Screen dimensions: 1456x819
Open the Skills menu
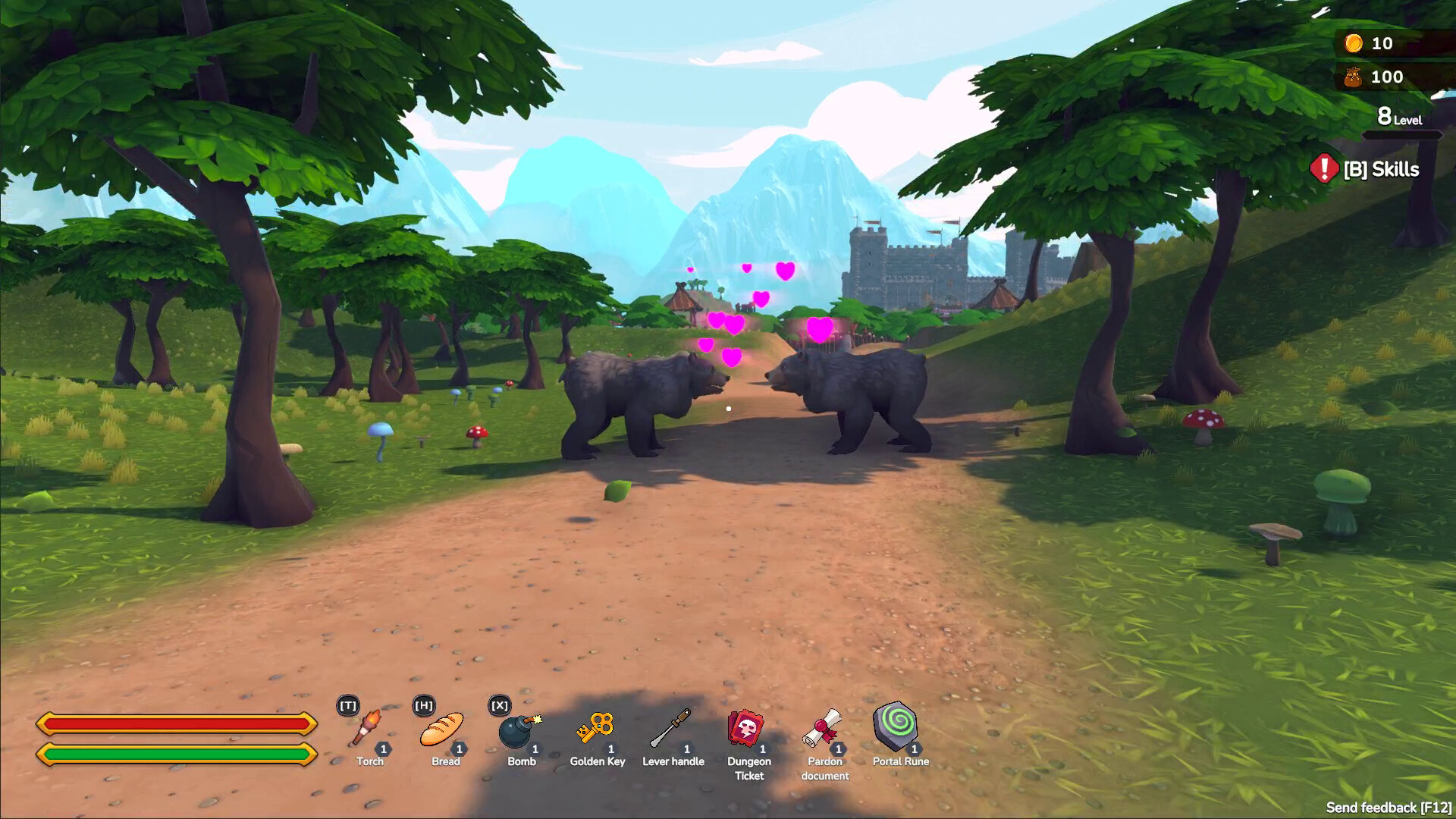1380,170
